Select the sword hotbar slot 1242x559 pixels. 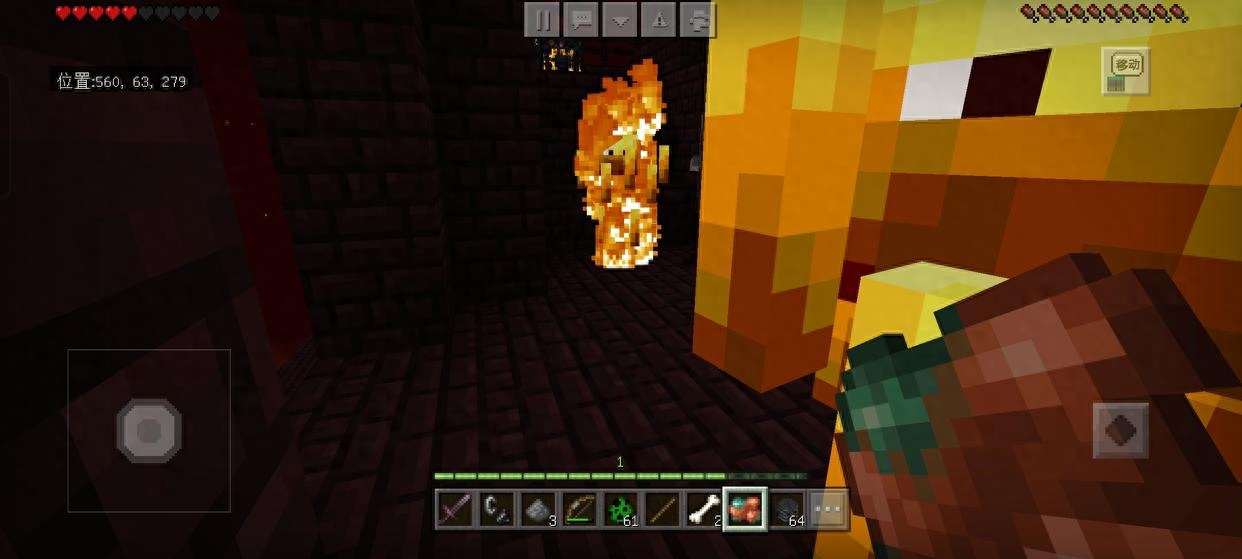coord(455,509)
